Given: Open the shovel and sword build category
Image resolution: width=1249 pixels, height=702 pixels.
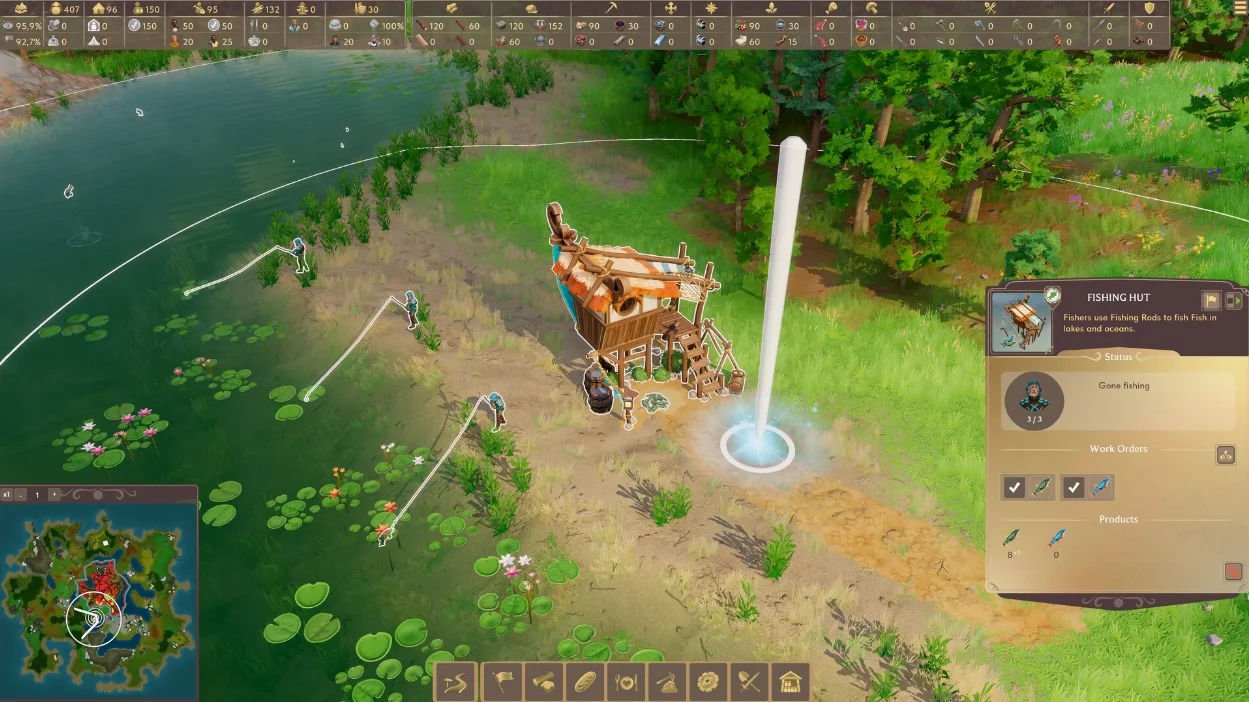Looking at the screenshot, I should click(750, 682).
